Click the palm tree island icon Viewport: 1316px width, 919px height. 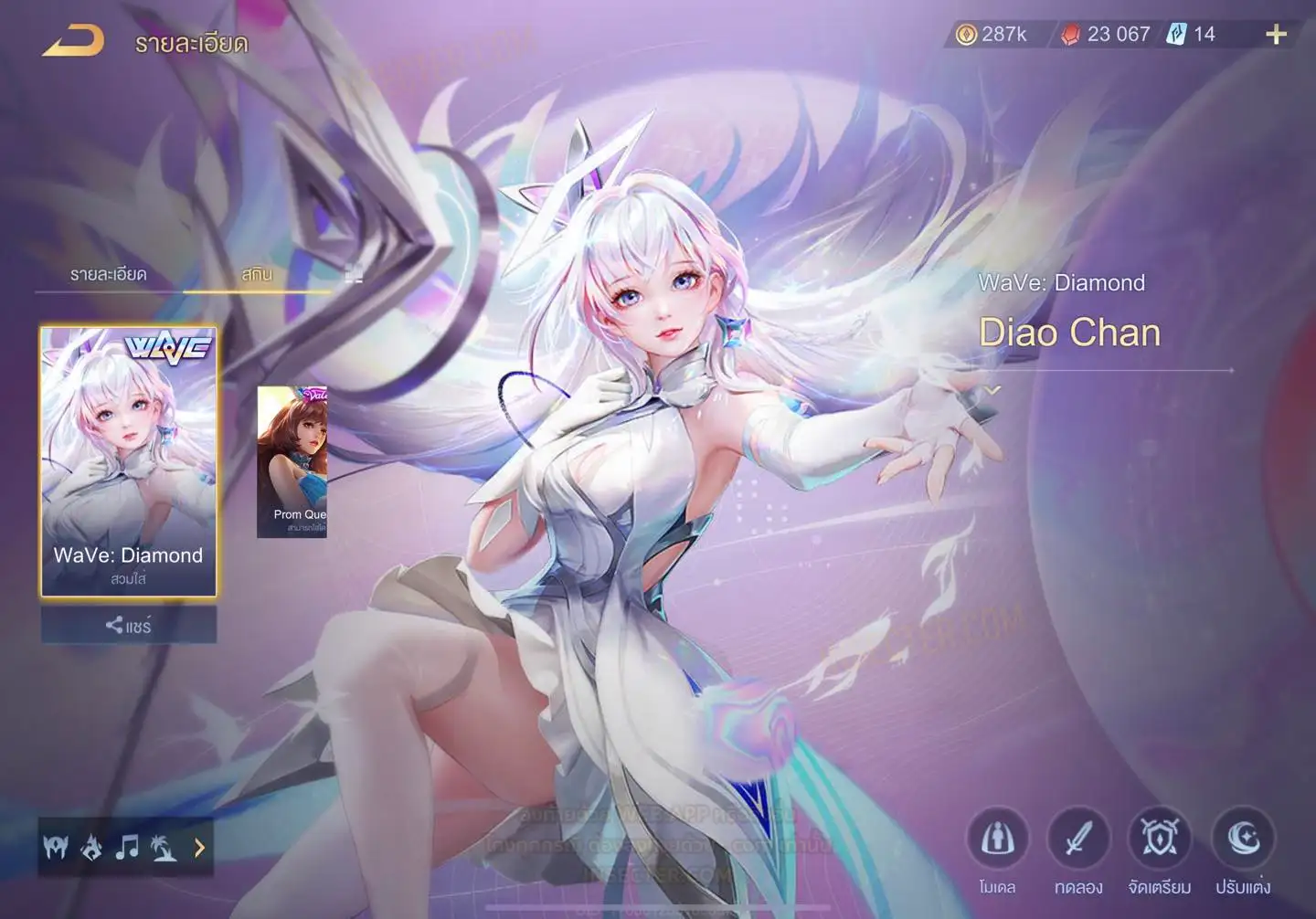164,849
